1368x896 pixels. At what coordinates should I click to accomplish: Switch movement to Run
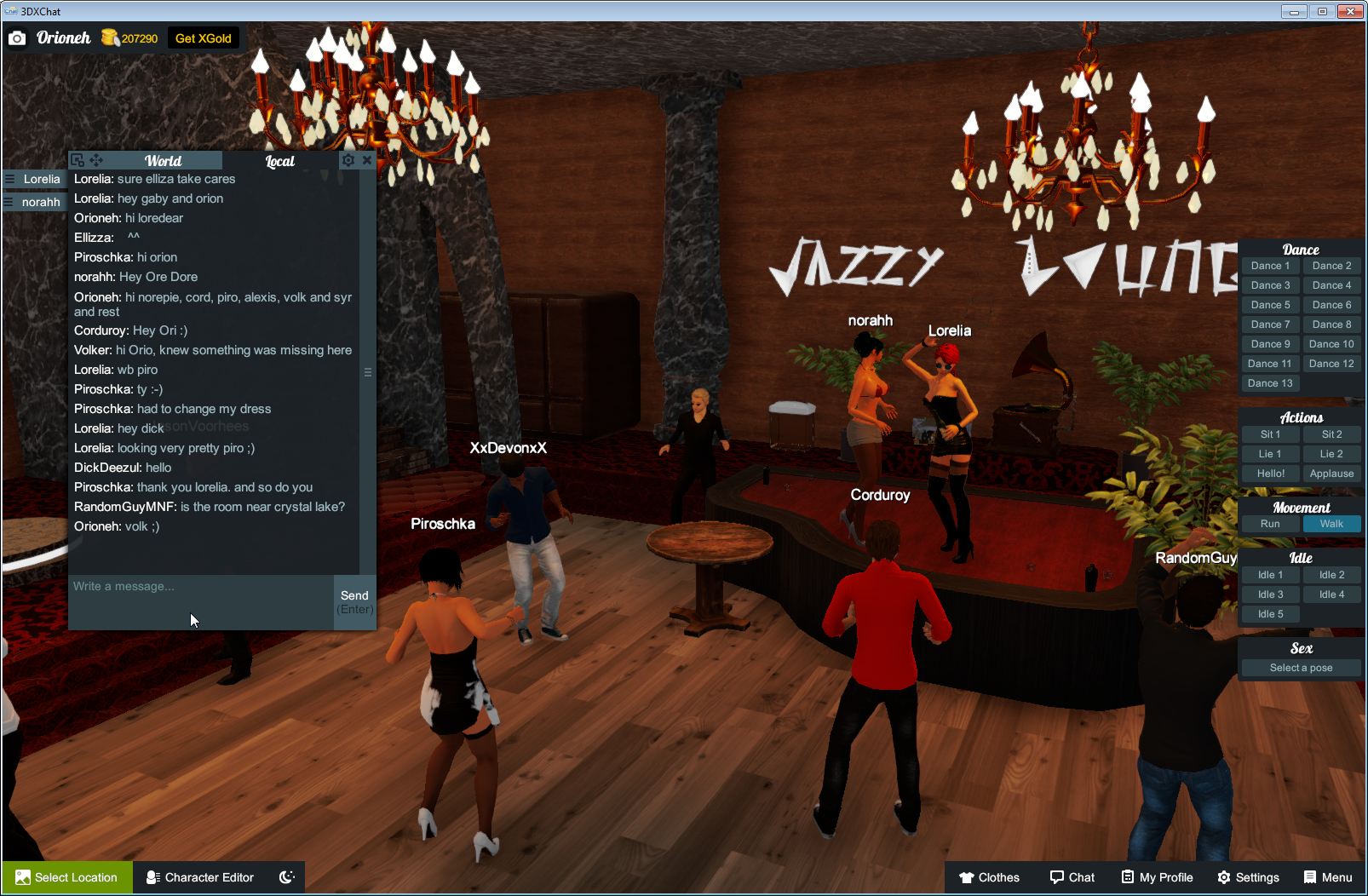1270,524
